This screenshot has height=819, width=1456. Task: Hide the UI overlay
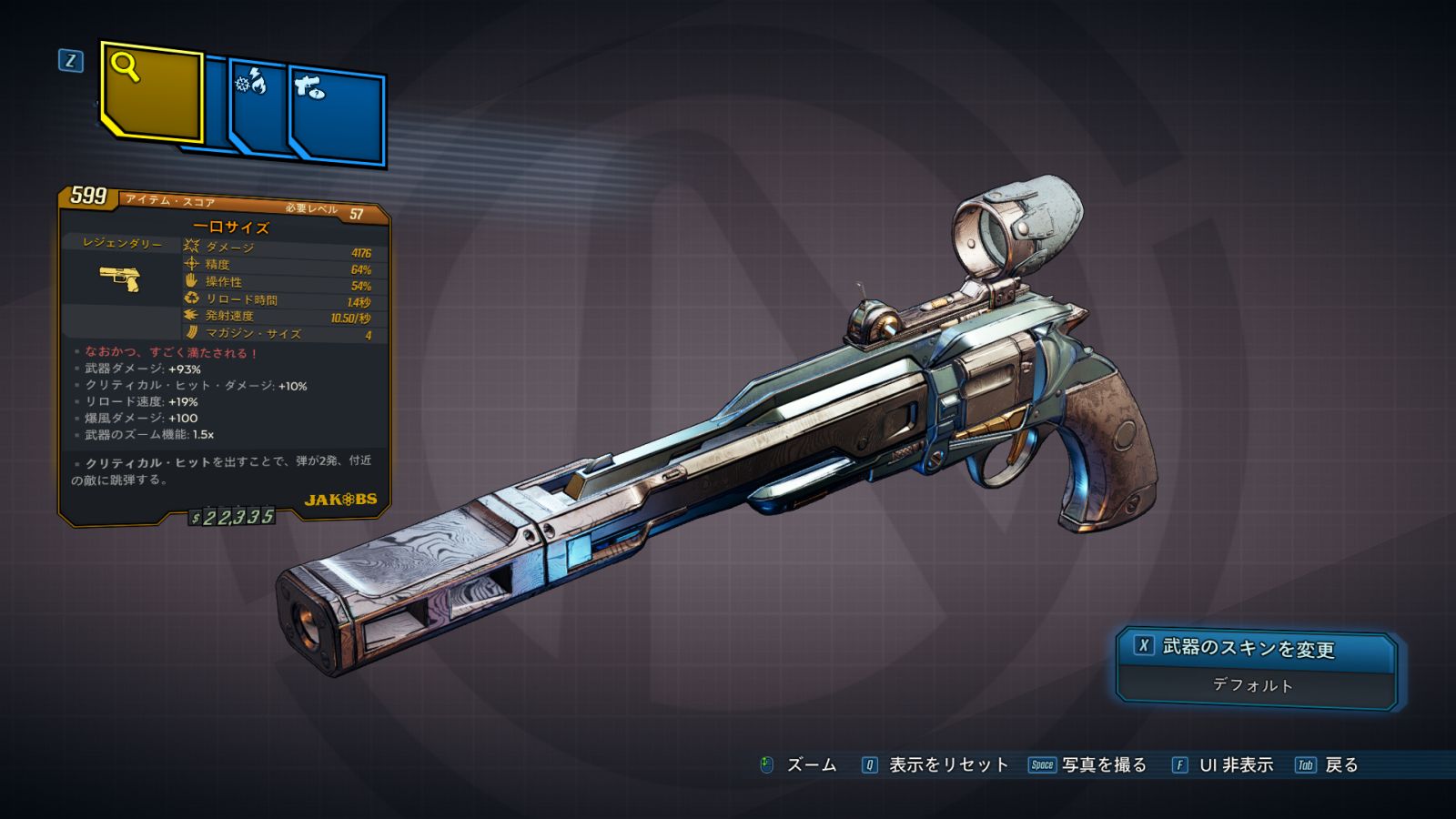pyautogui.click(x=1223, y=765)
